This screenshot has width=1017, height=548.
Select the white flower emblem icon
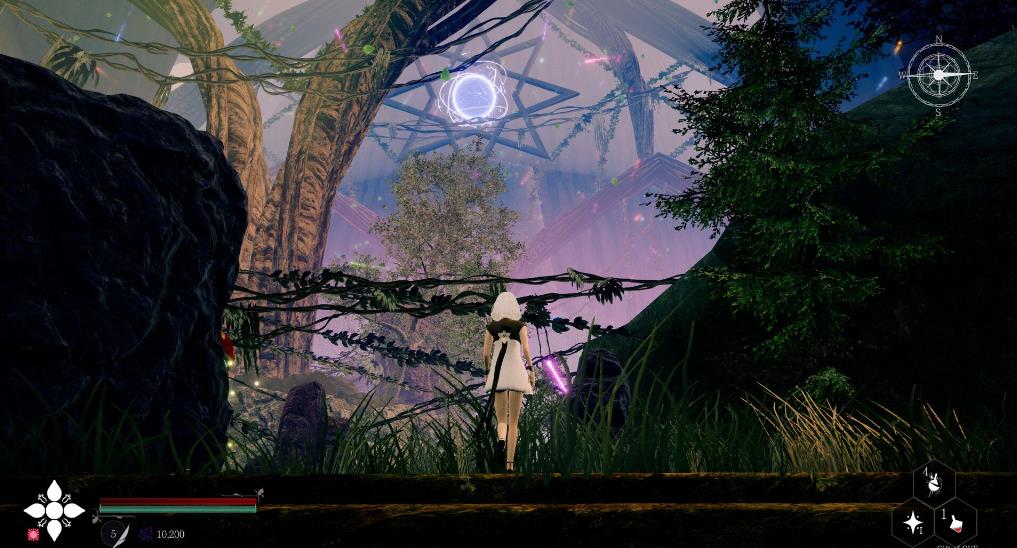53,508
